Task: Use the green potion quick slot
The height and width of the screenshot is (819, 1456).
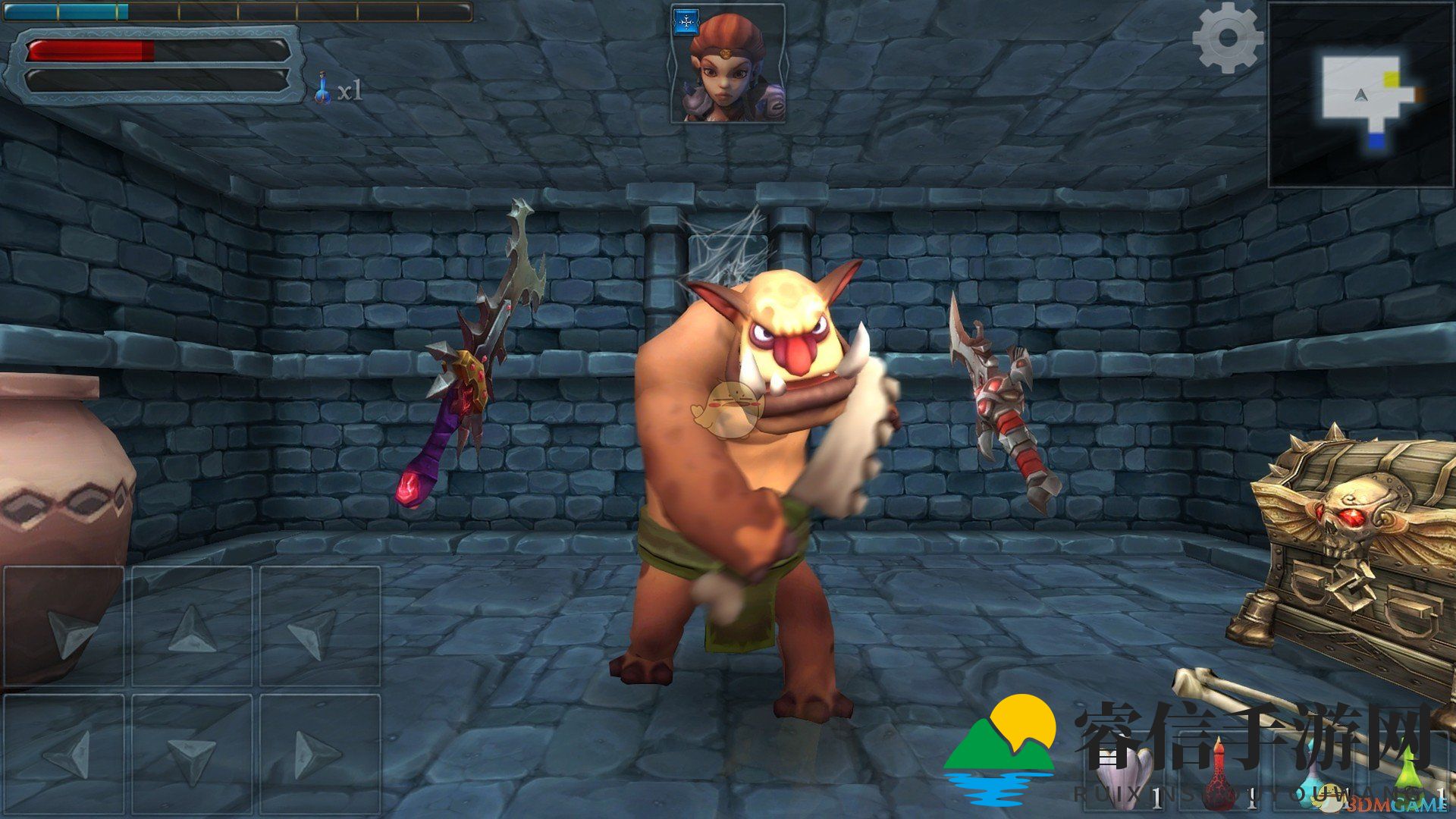Action: pyautogui.click(x=1407, y=773)
